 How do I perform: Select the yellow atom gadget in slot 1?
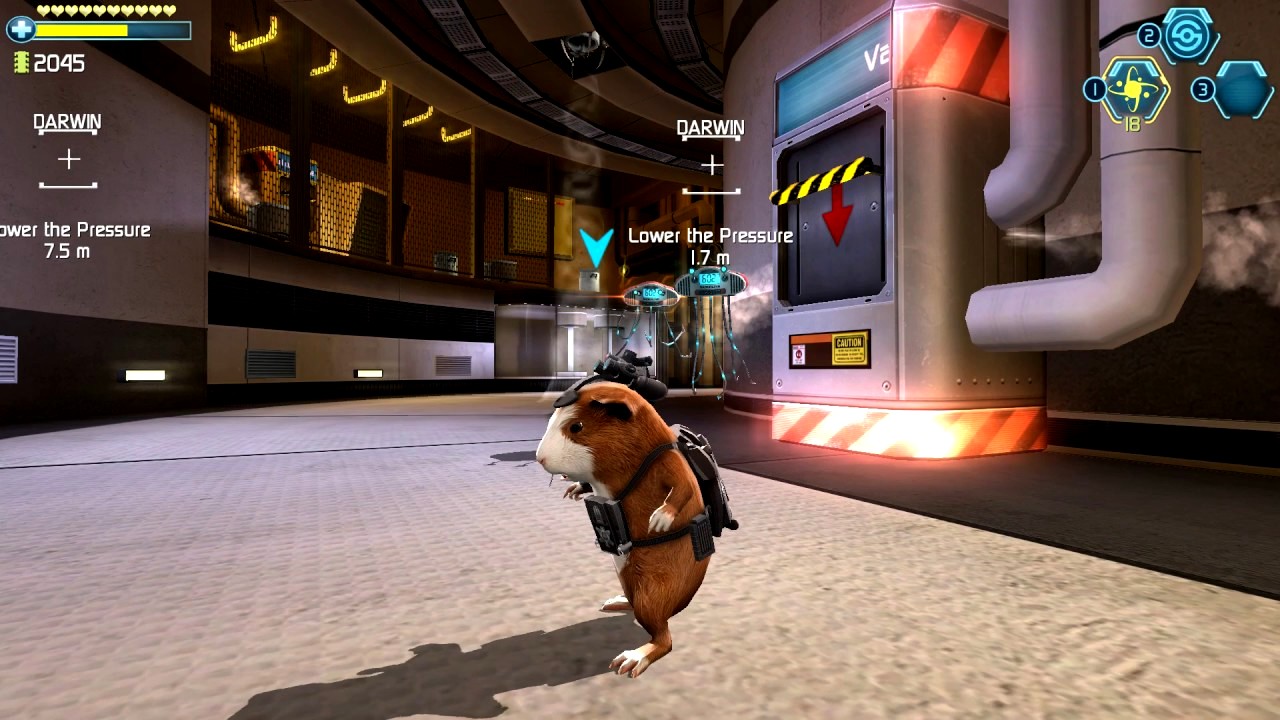click(x=1134, y=91)
